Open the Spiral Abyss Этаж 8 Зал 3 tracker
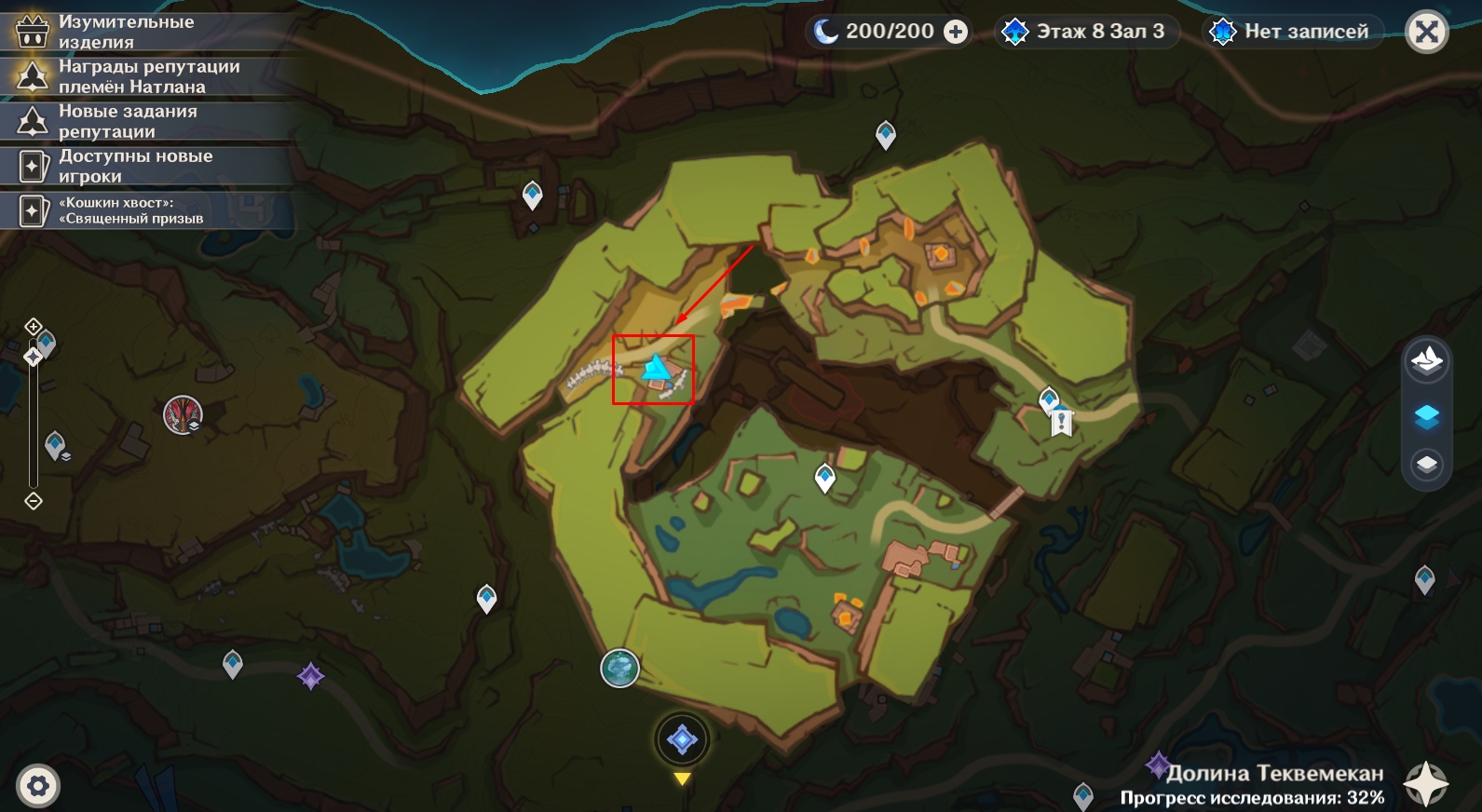Viewport: 1482px width, 812px height. coord(1085,32)
